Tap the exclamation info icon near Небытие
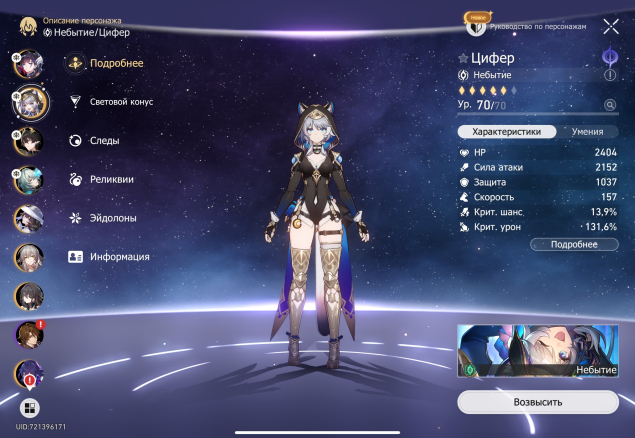 (x=609, y=75)
